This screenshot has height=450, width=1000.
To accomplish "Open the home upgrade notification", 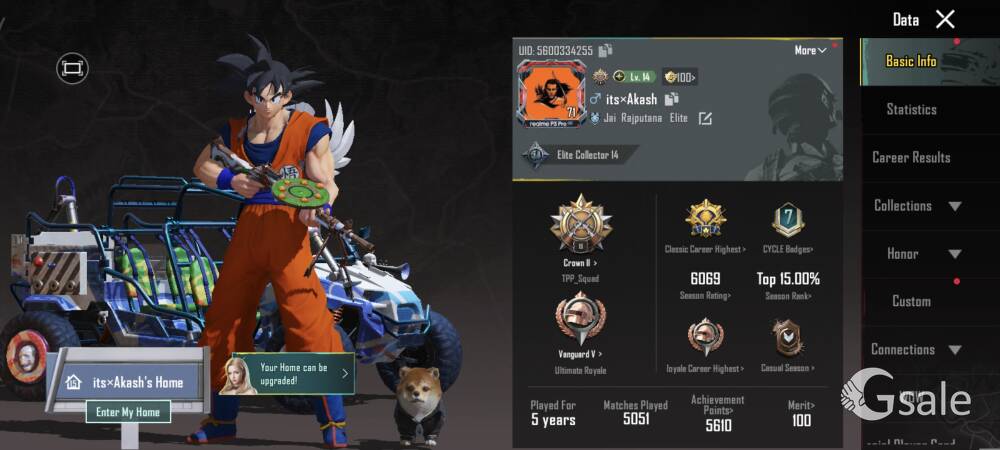I will 292,374.
